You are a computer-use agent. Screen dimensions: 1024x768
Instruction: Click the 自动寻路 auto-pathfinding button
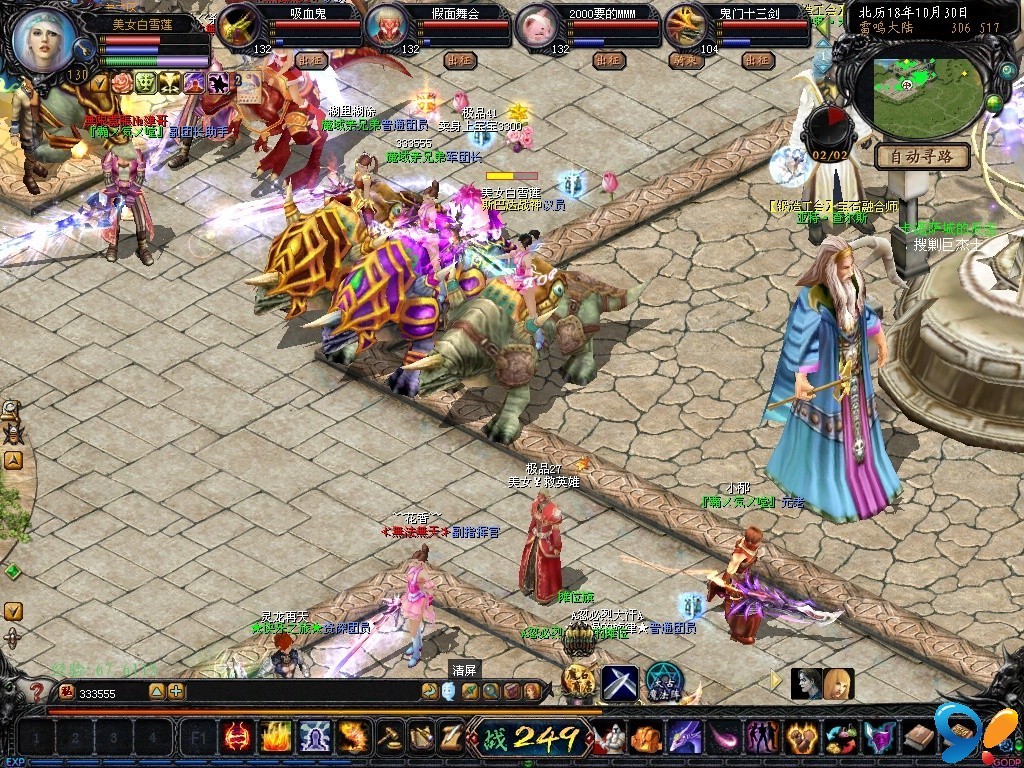tap(922, 157)
